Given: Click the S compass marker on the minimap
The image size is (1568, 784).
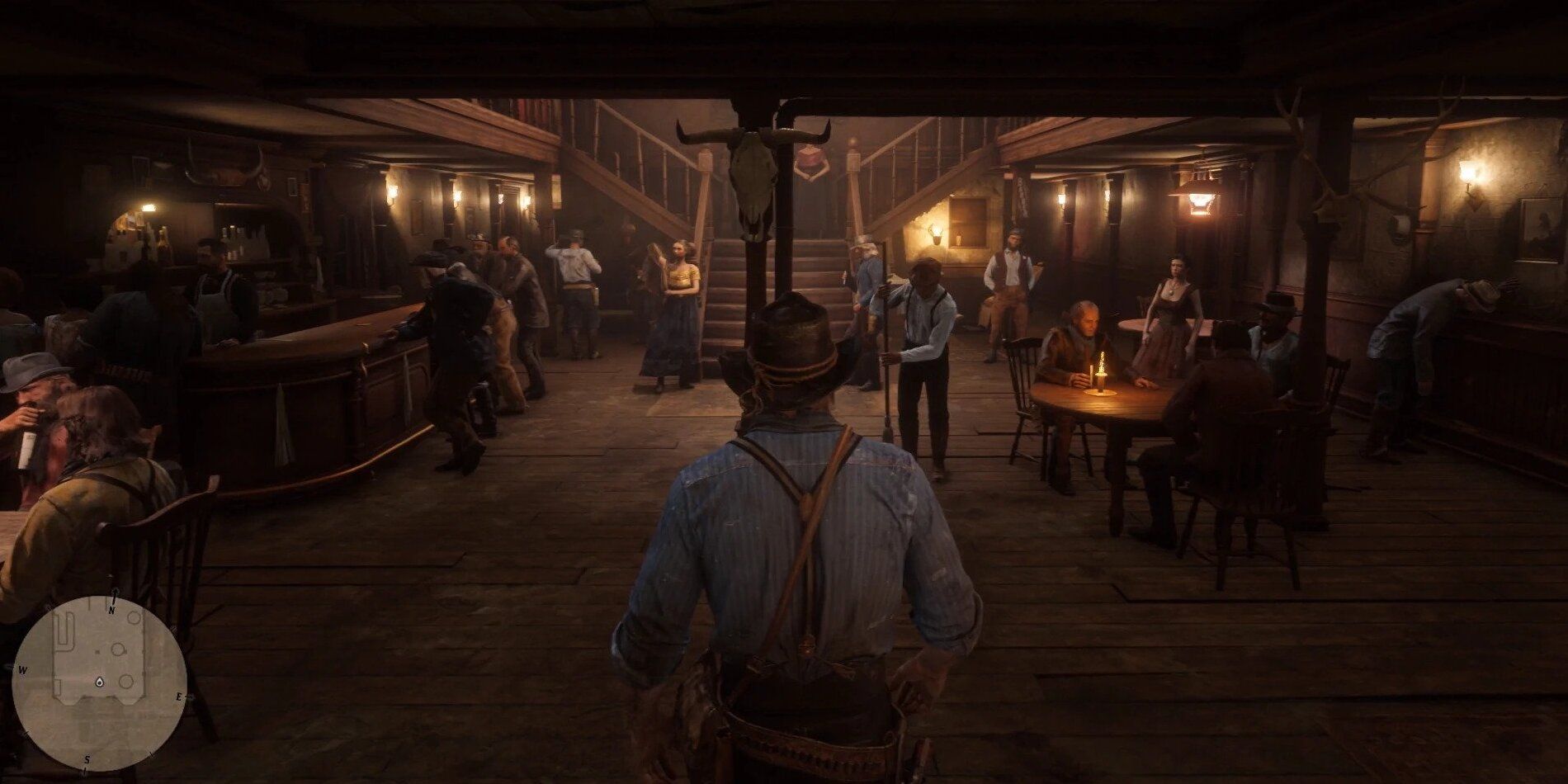Looking at the screenshot, I should [87, 759].
